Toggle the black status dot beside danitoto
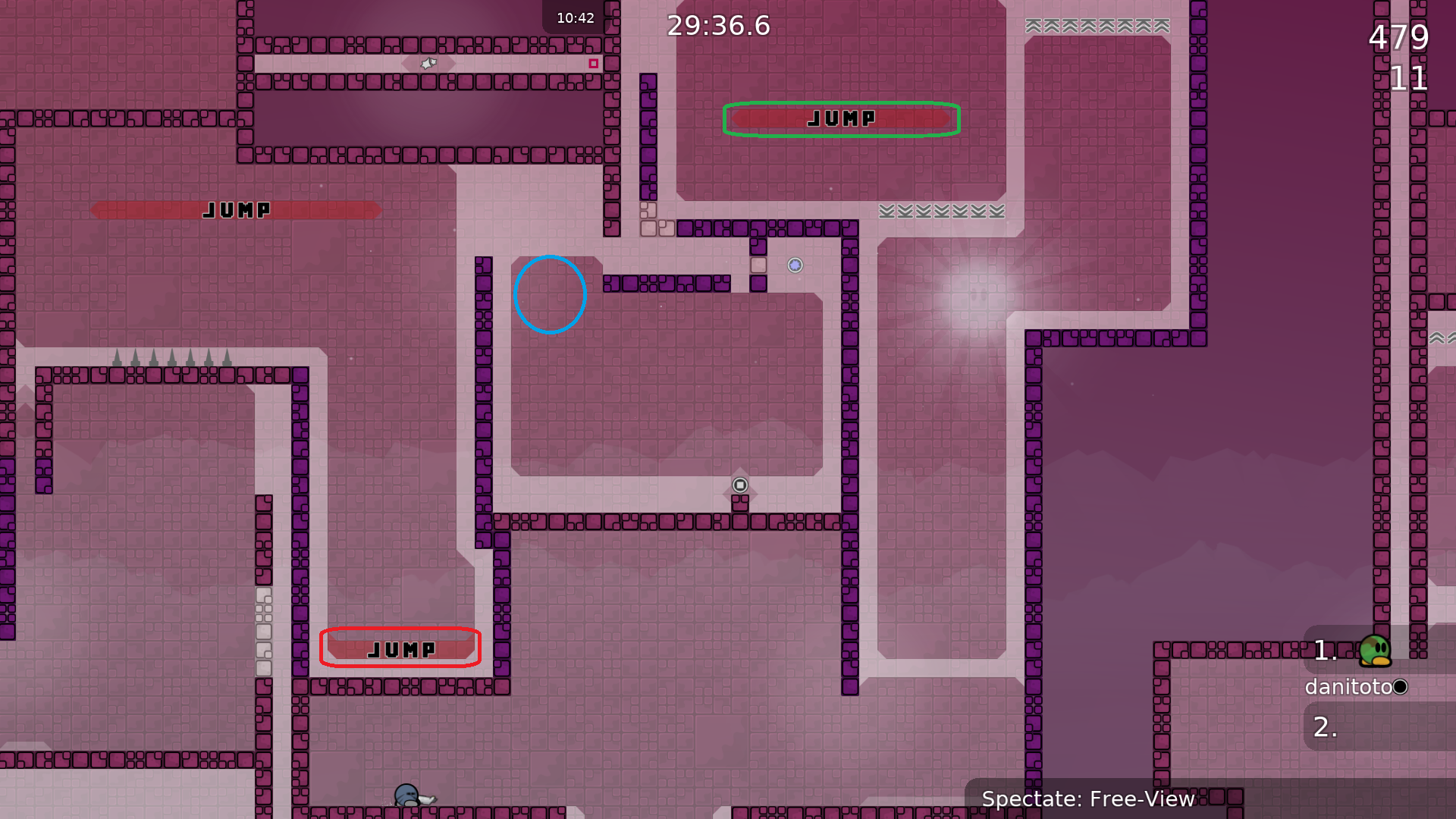 tap(1401, 687)
